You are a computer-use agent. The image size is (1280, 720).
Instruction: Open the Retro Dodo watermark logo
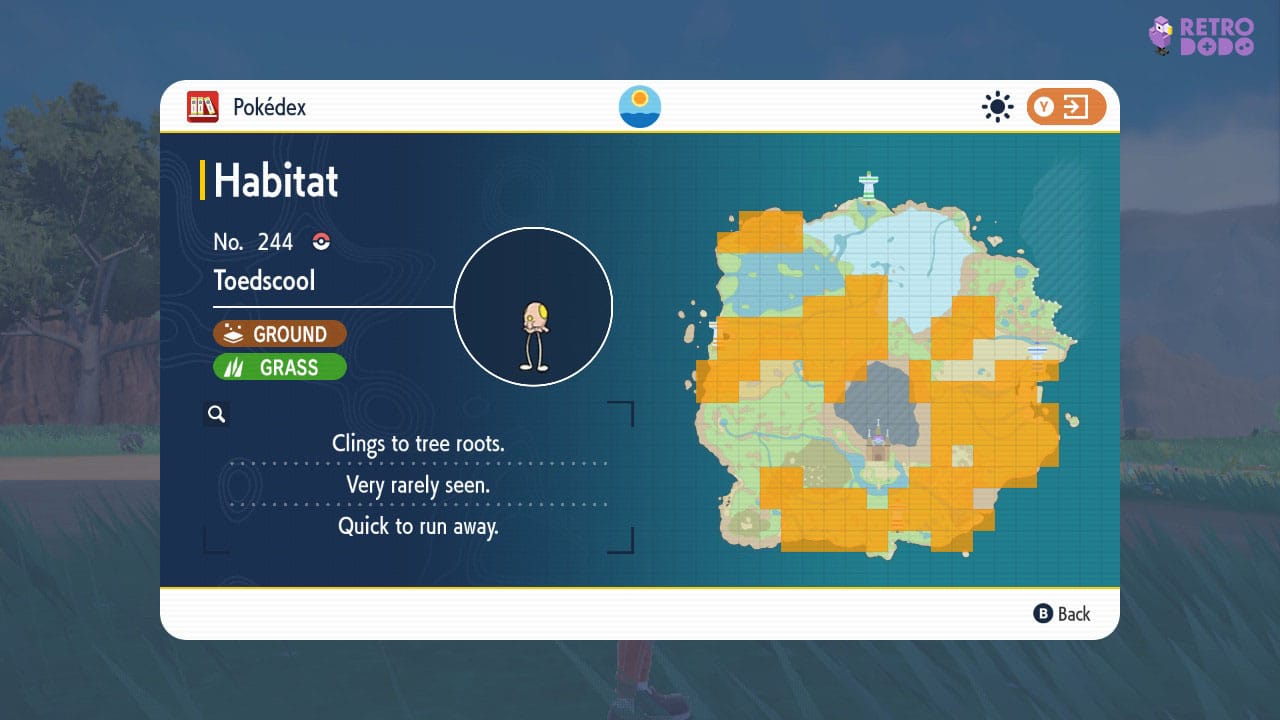click(1200, 36)
